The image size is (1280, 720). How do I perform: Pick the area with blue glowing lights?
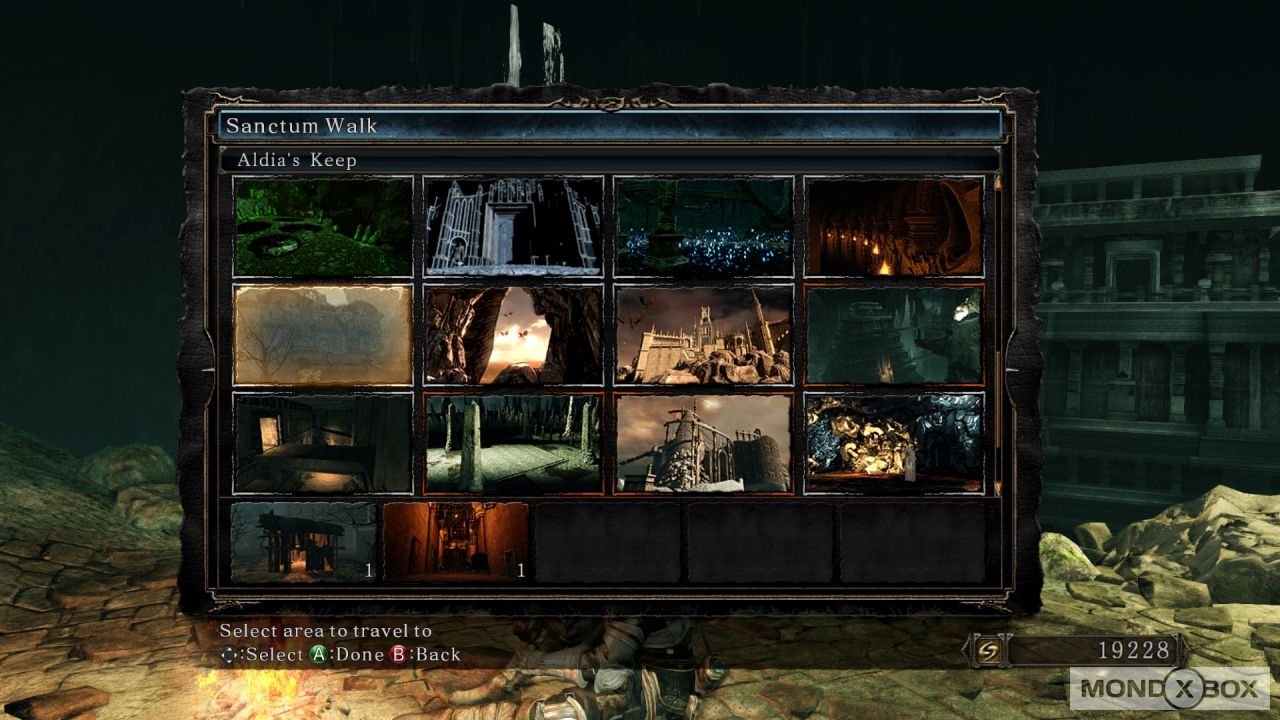[x=703, y=227]
